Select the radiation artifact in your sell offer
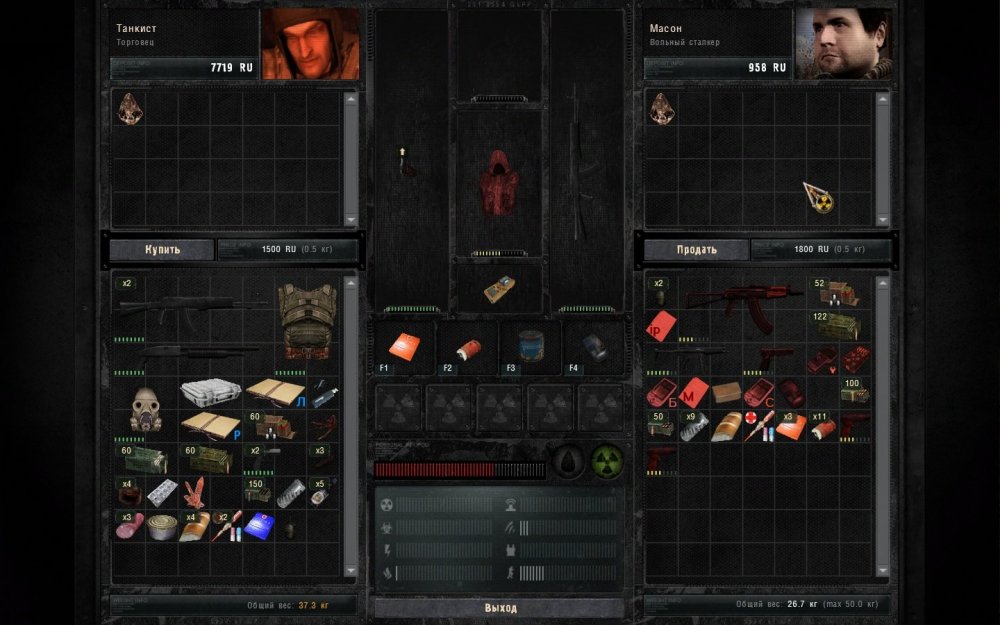1000x625 pixels. (820, 197)
